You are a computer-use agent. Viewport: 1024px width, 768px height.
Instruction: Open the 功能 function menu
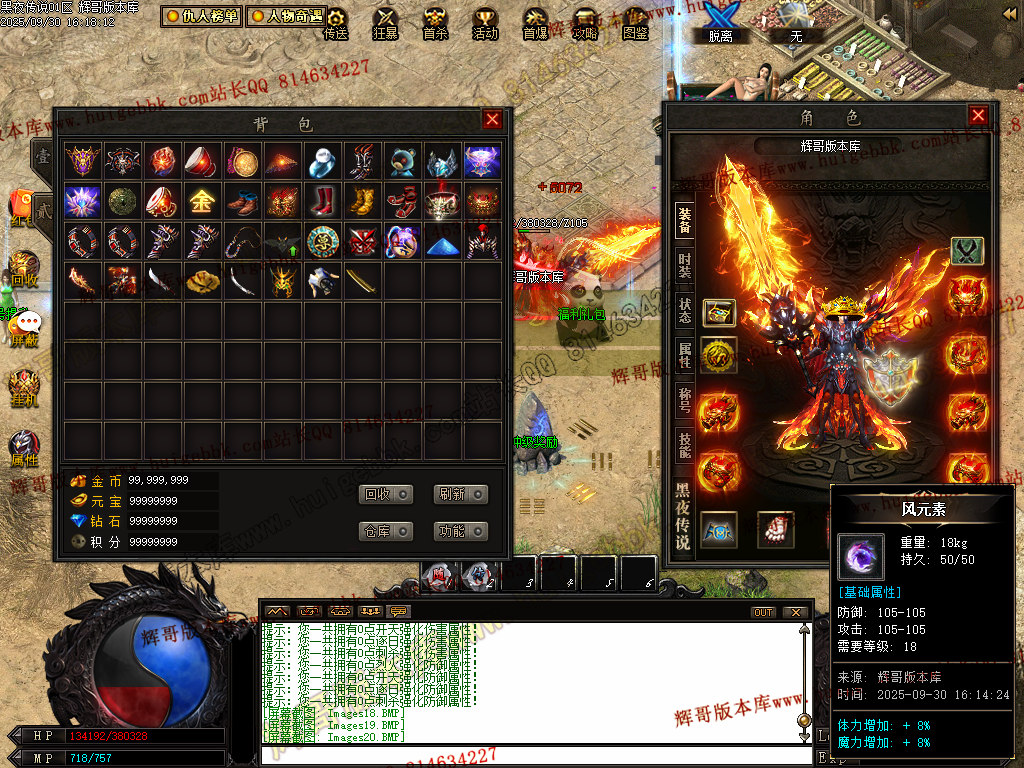click(460, 531)
